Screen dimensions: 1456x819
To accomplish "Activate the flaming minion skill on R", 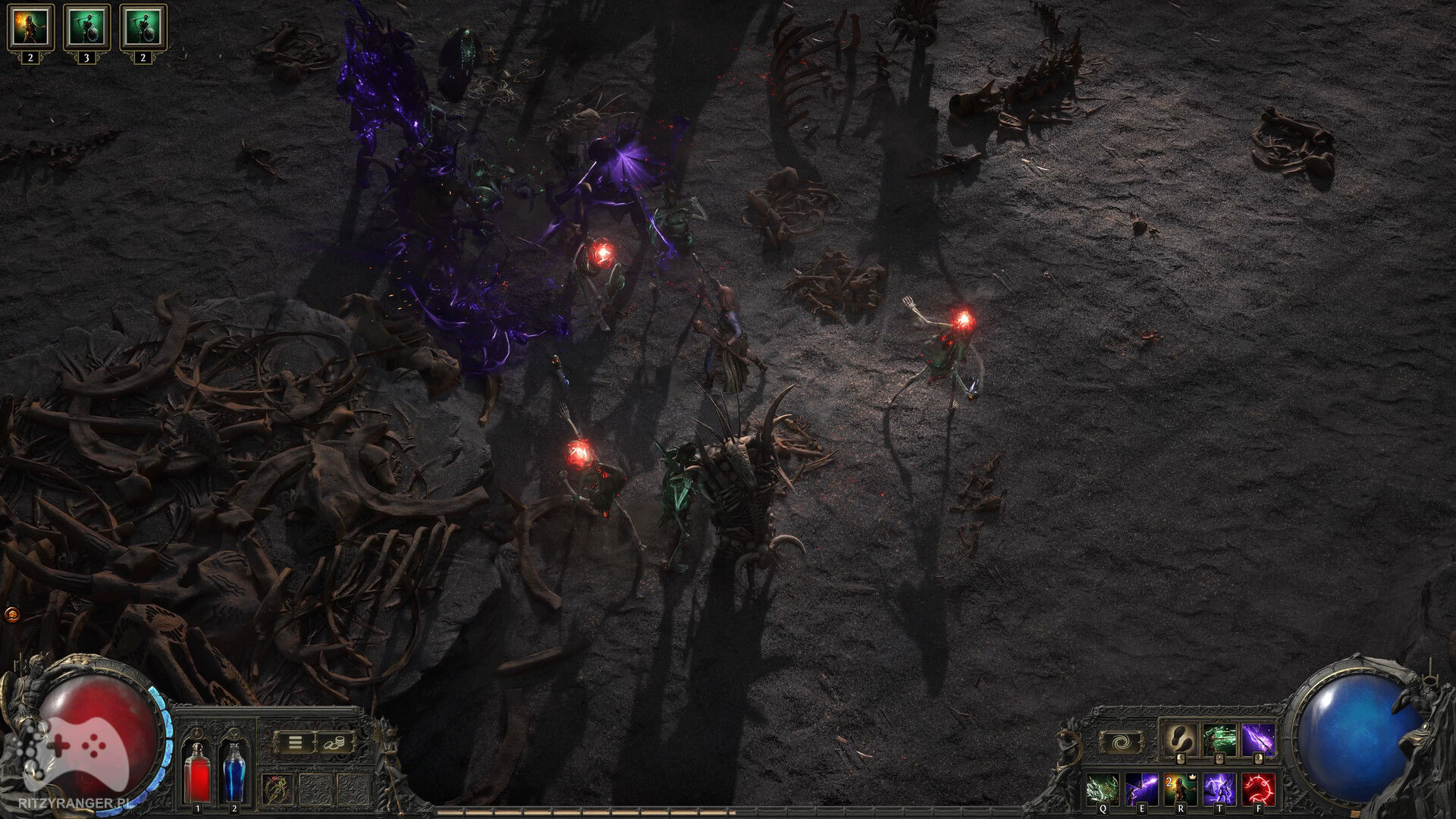I will point(1181,789).
